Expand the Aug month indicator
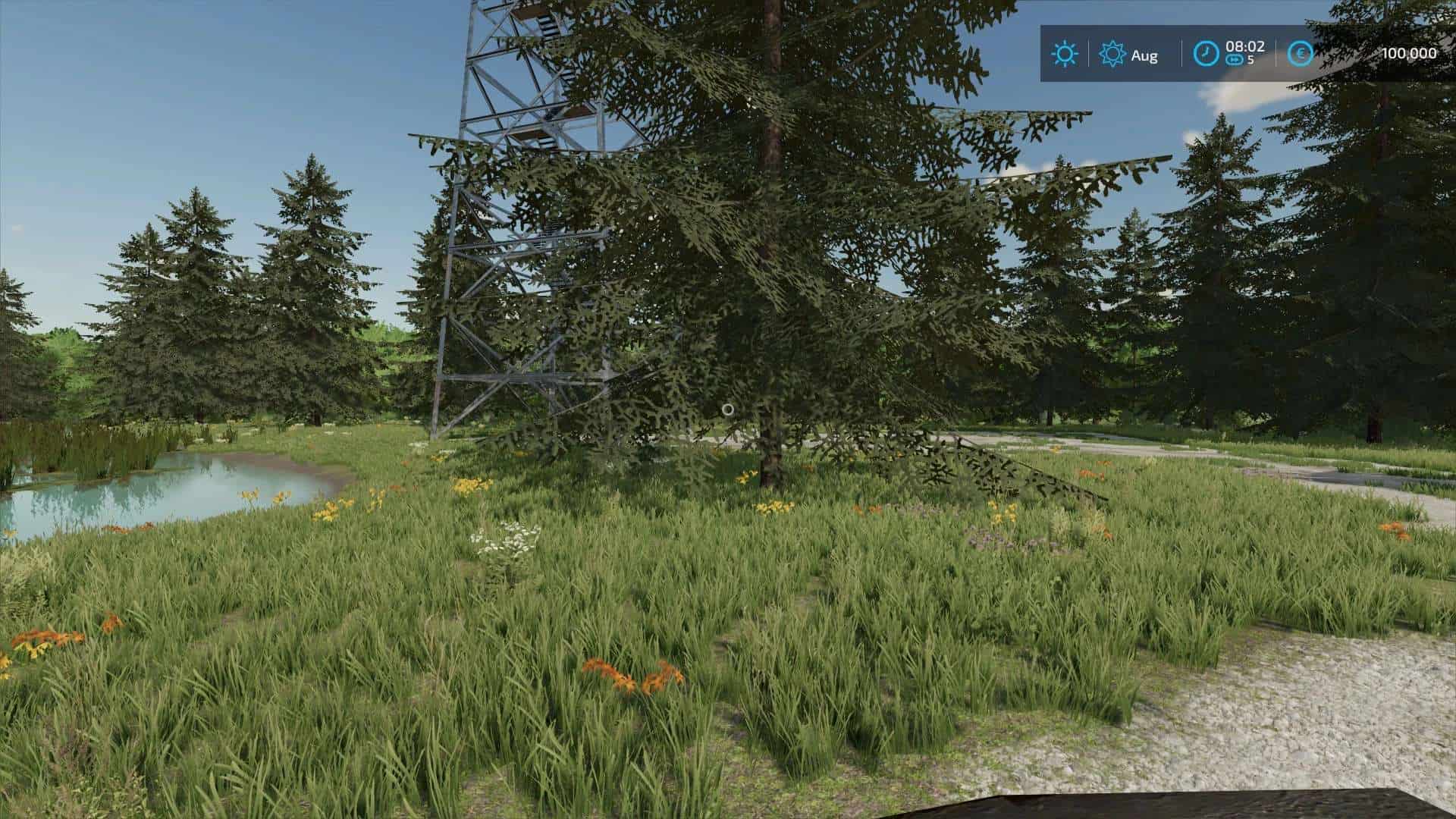This screenshot has width=1456, height=819. [x=1145, y=55]
